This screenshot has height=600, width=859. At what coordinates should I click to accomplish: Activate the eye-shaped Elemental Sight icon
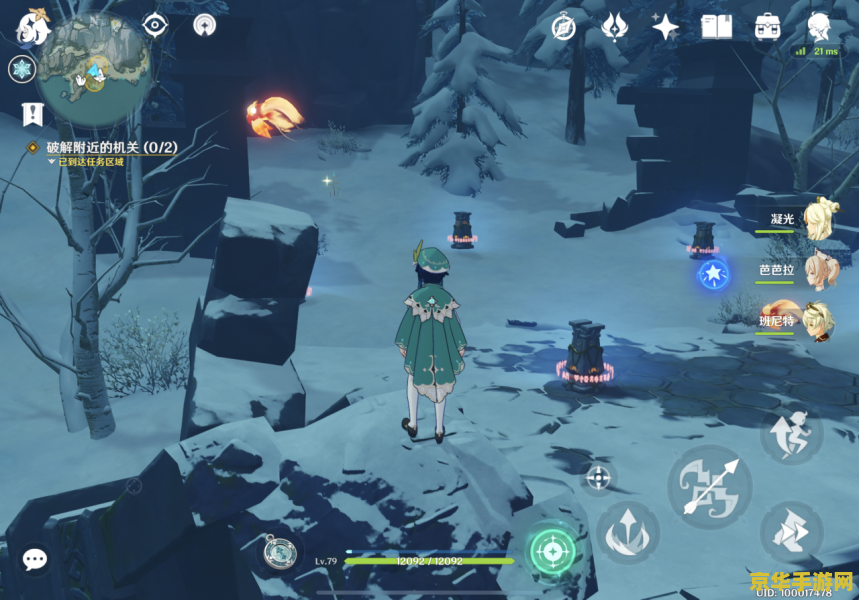(x=155, y=25)
